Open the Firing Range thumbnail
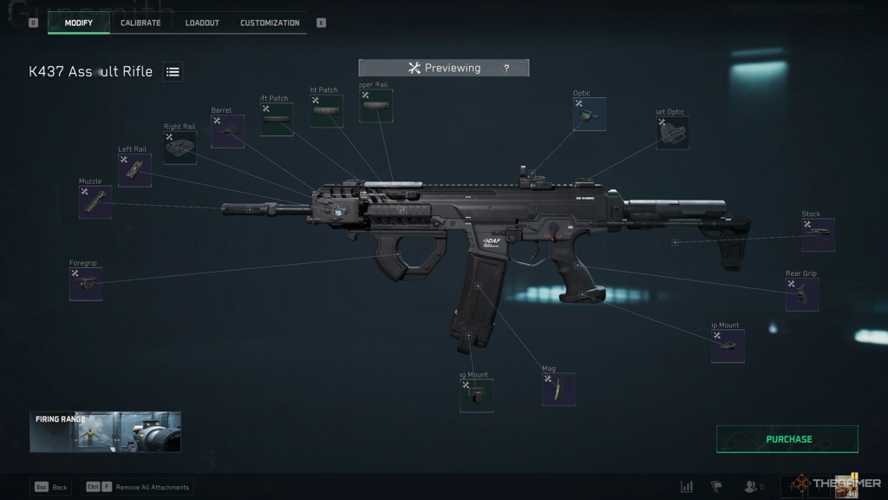The image size is (888, 500). (105, 432)
